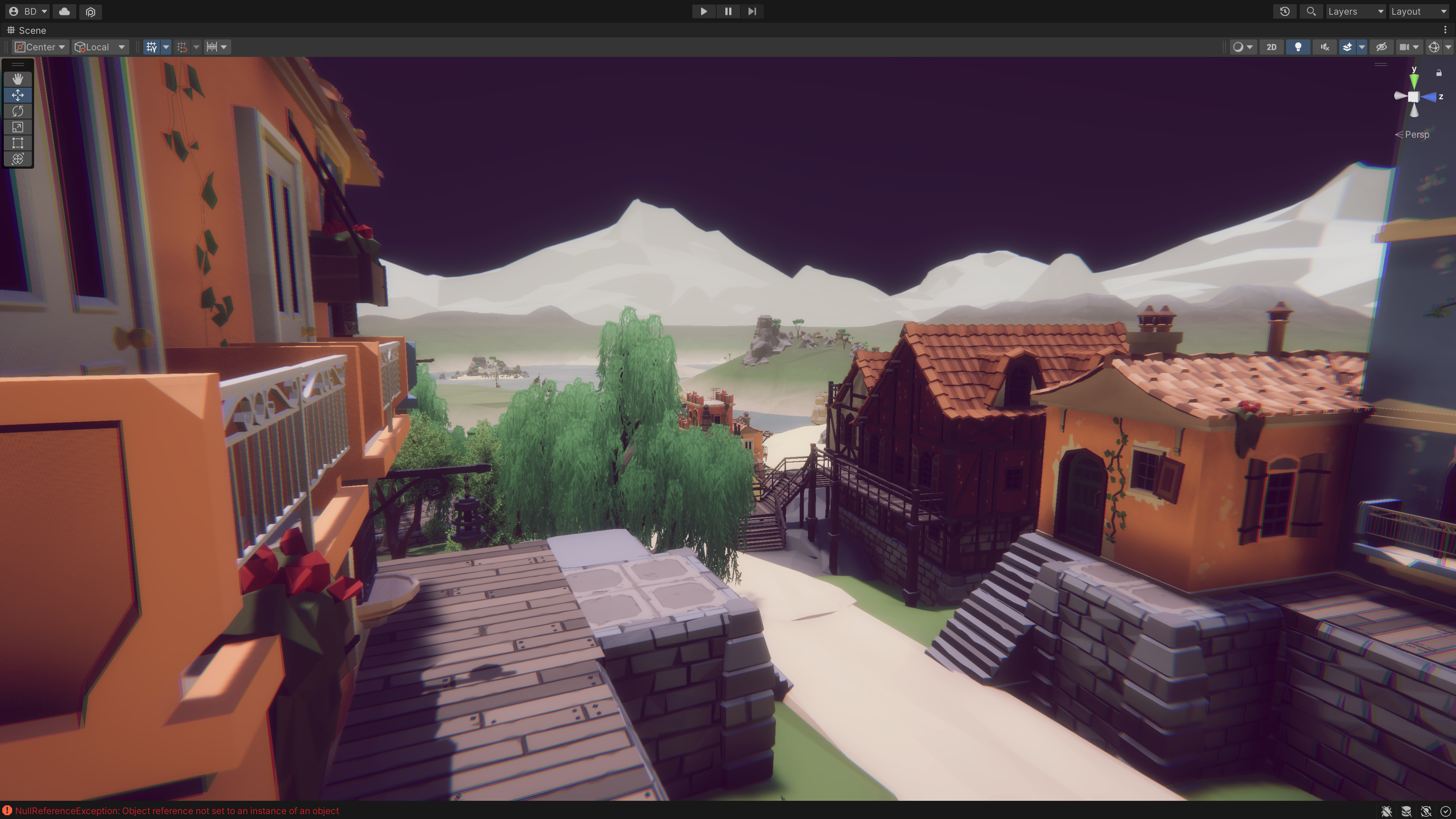Show the undo history clock icon
The image size is (1456, 819).
tap(1285, 11)
